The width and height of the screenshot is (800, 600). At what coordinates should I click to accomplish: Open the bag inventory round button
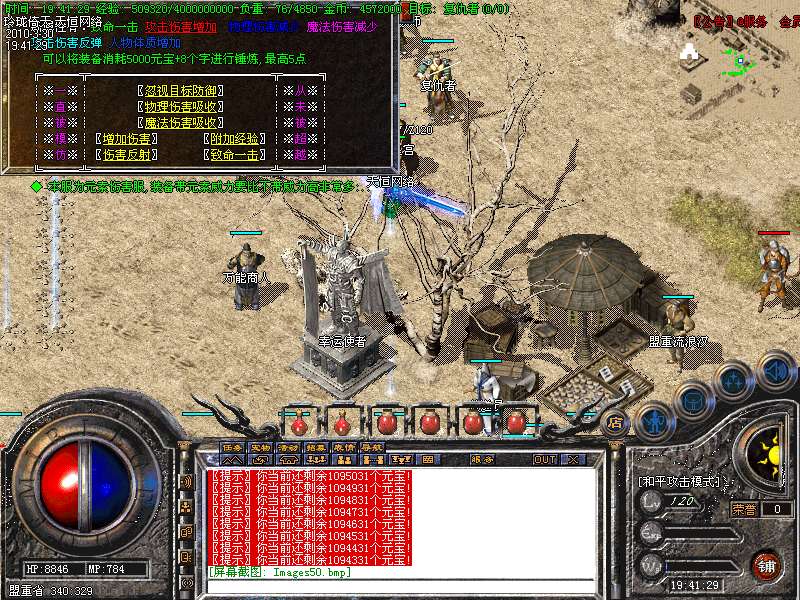click(693, 400)
